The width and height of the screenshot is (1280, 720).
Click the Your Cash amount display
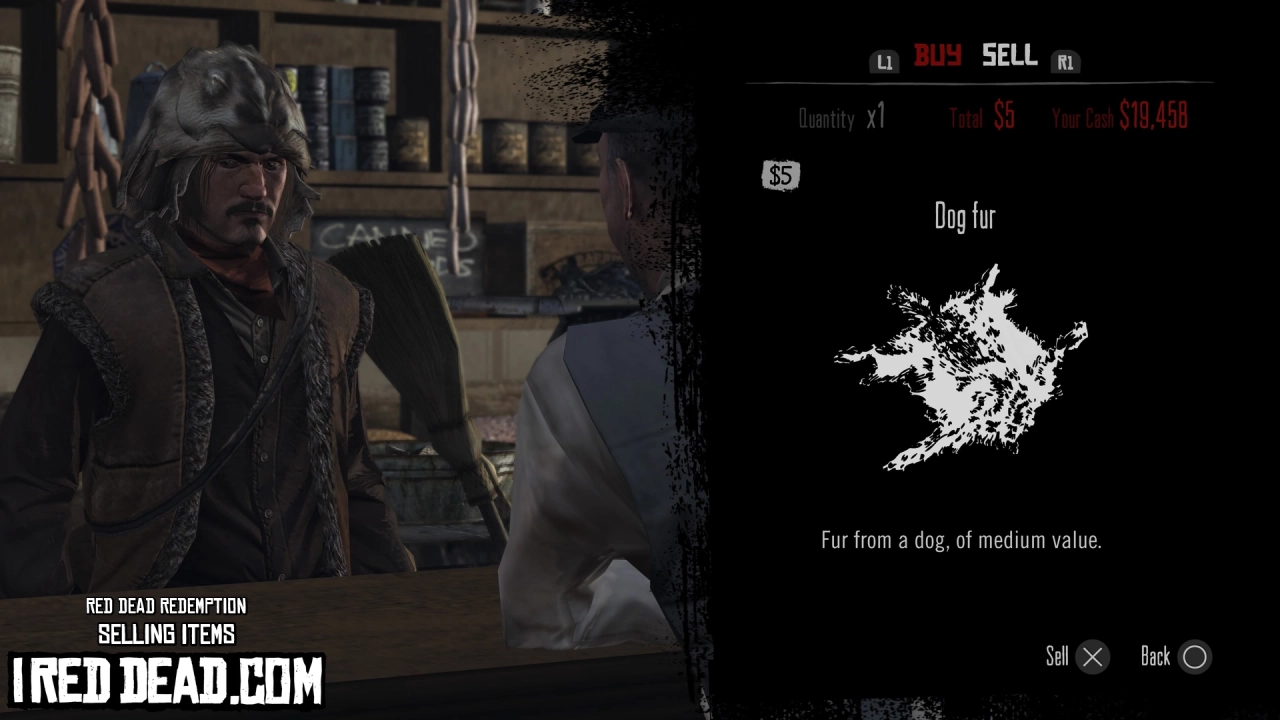(x=1122, y=116)
